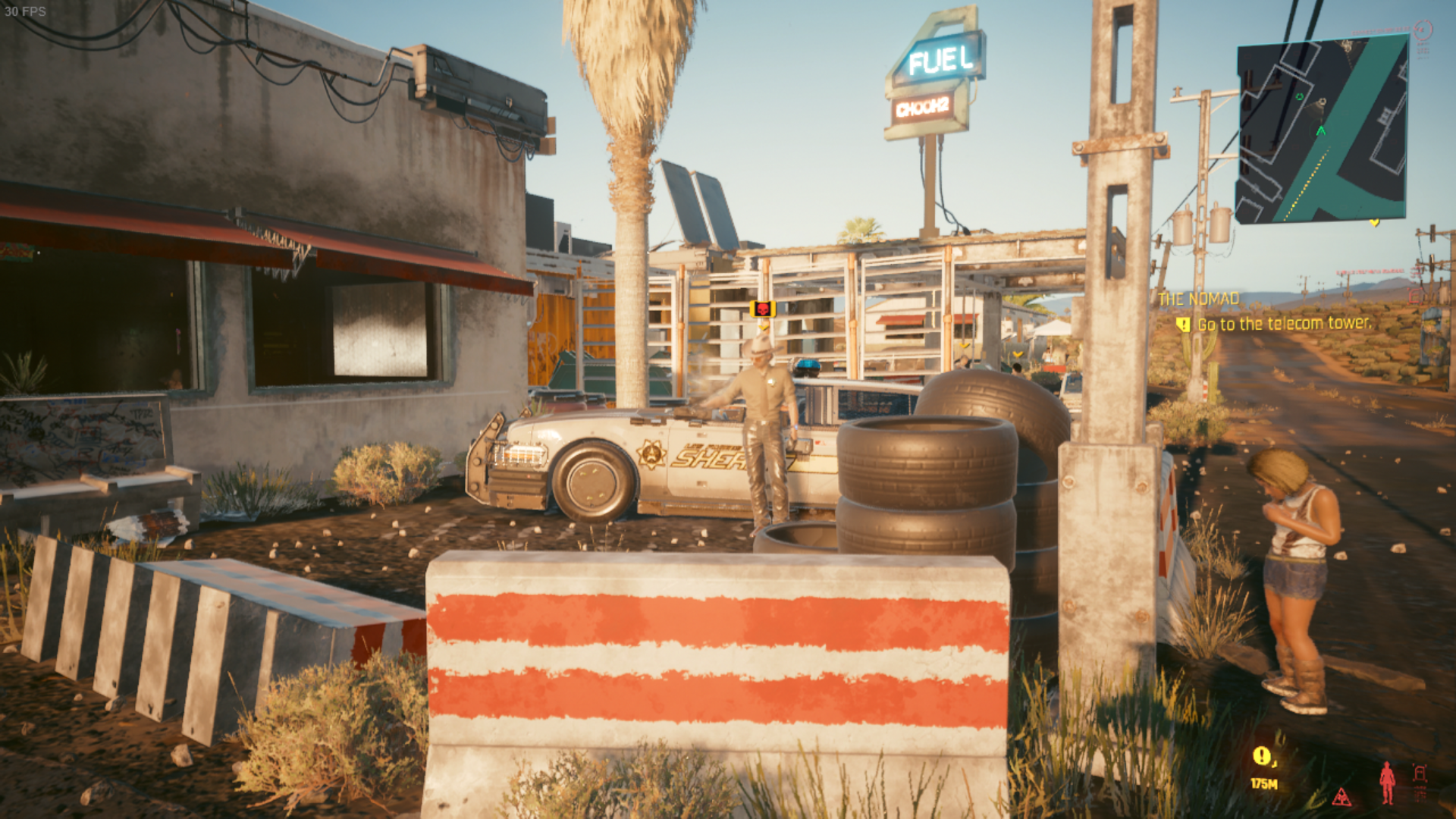Click the circular compass icon above minimap

[1423, 30]
